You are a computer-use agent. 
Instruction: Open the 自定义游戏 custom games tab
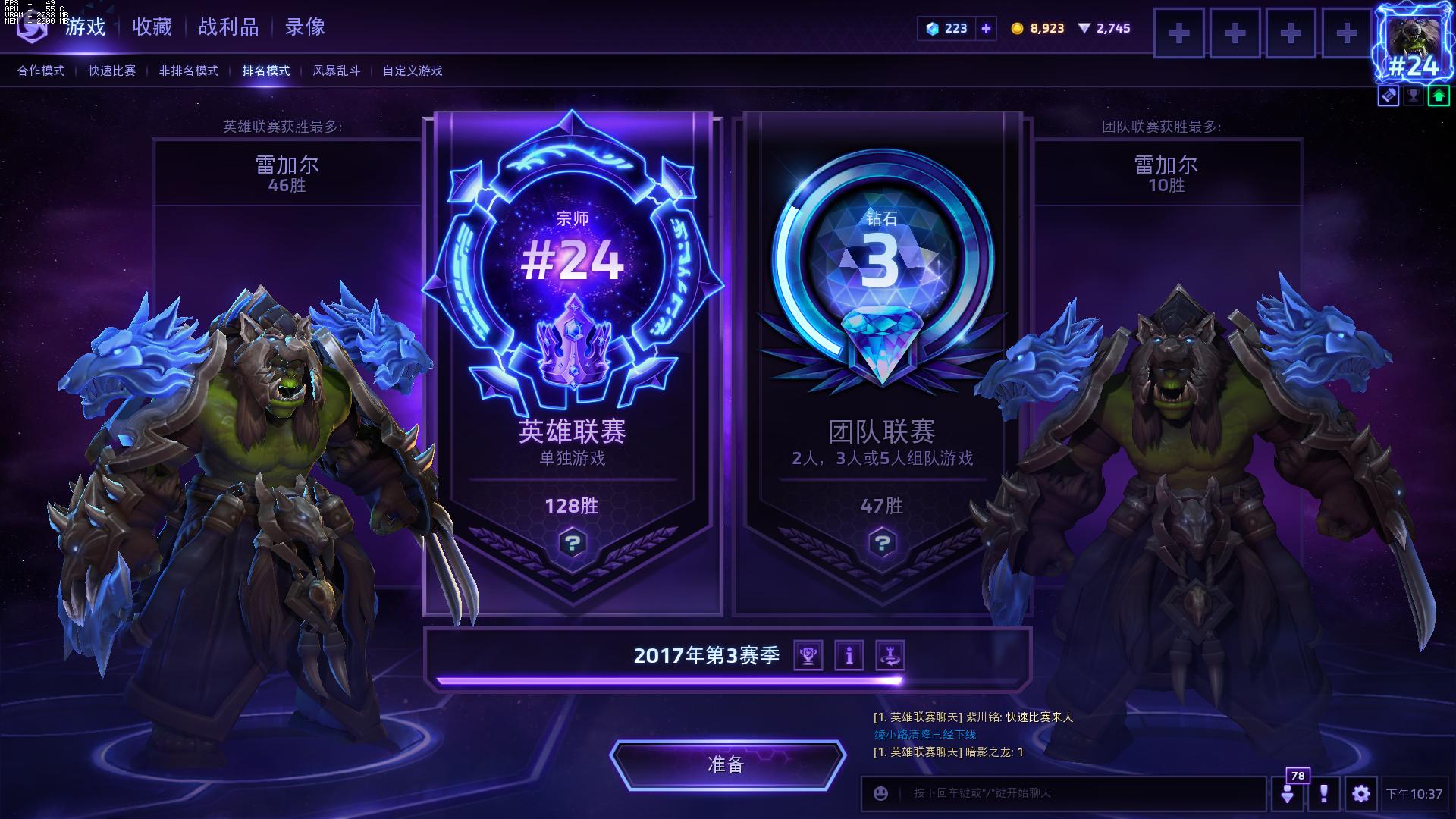(412, 71)
